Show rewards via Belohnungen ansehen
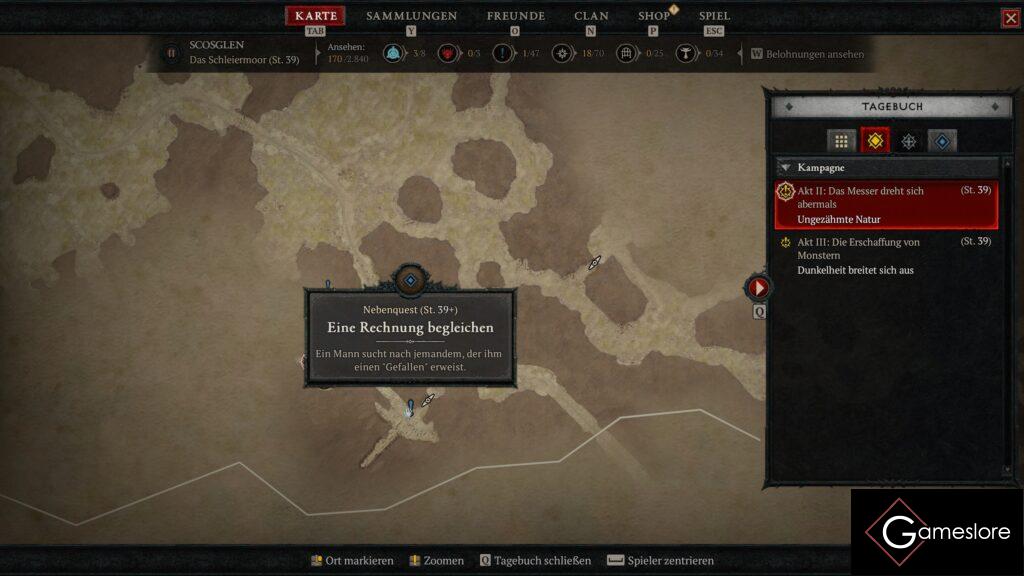 coord(807,54)
